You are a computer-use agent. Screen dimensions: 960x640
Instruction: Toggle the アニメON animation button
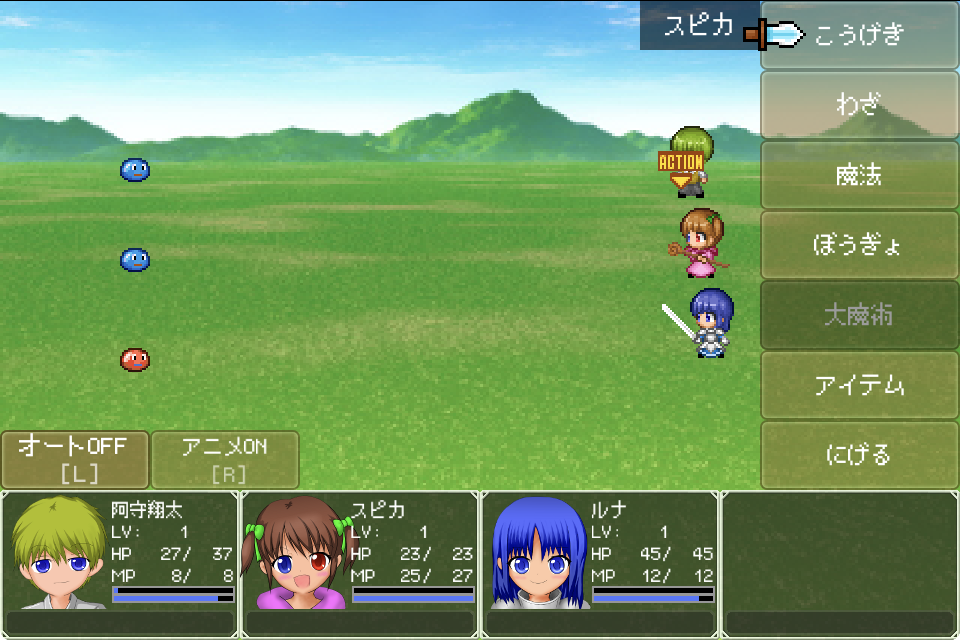coord(225,459)
